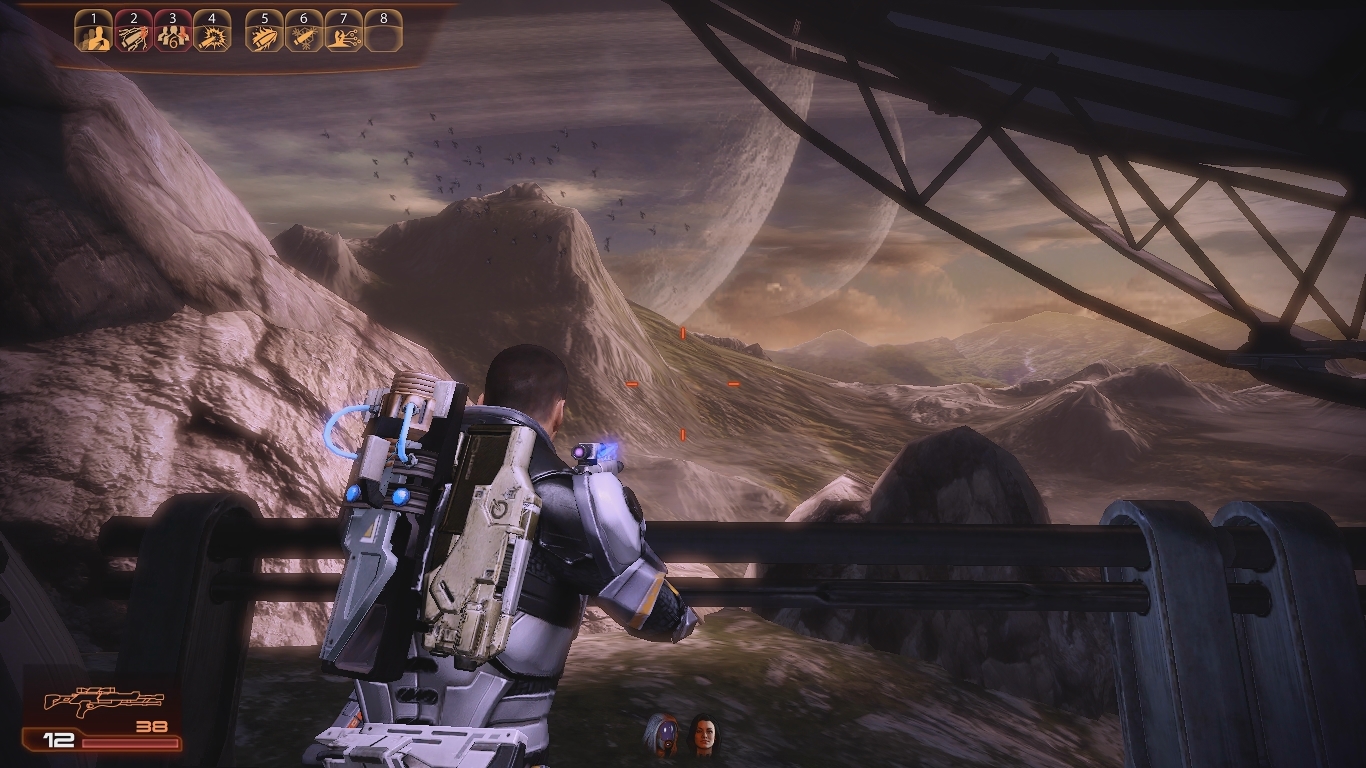
Task: Click the charge counter badge on power 3
Action: point(174,40)
